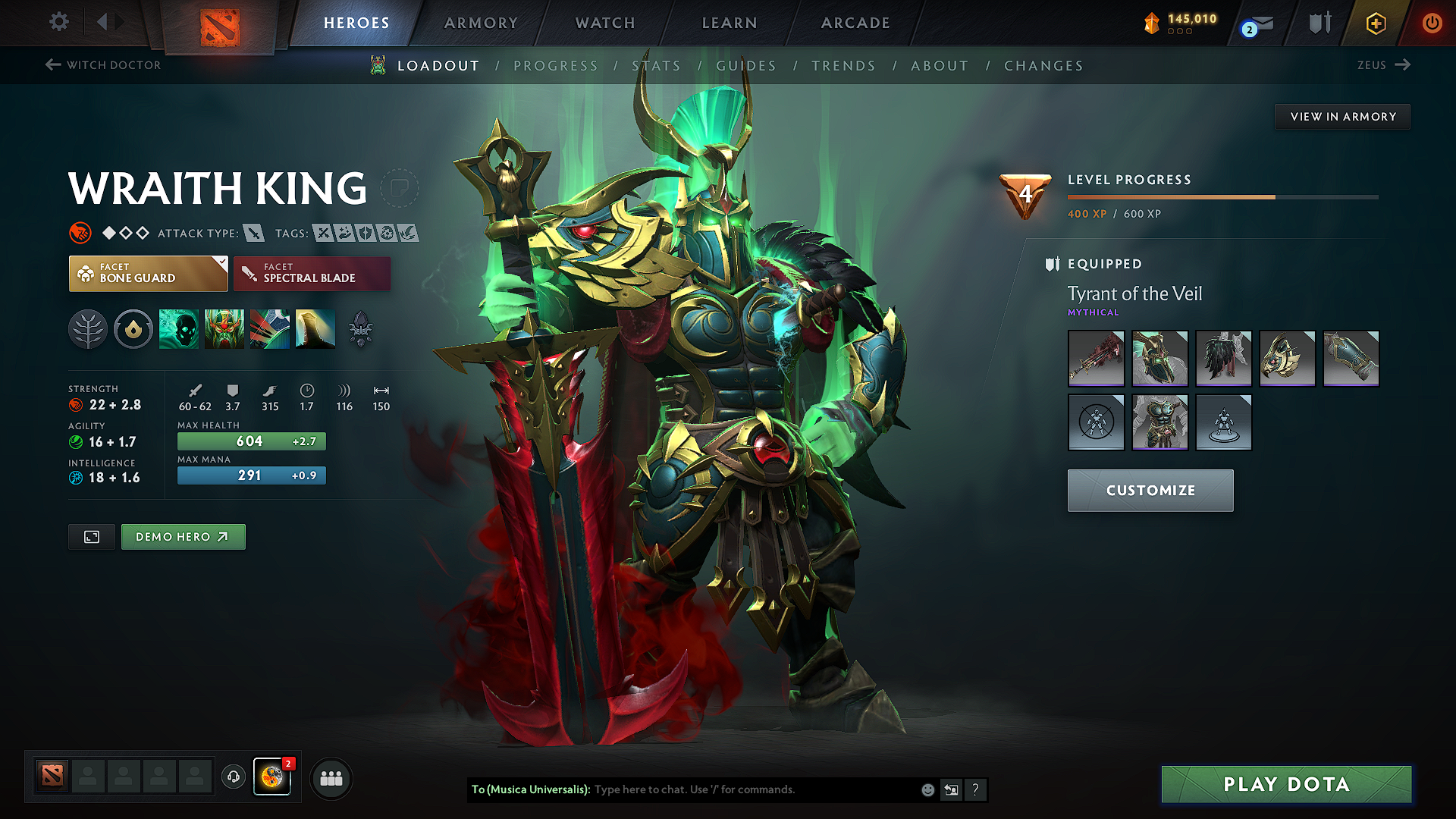Viewport: 1456px width, 819px height.
Task: Click the yin-yang event icon with notification badge
Action: pos(272,777)
